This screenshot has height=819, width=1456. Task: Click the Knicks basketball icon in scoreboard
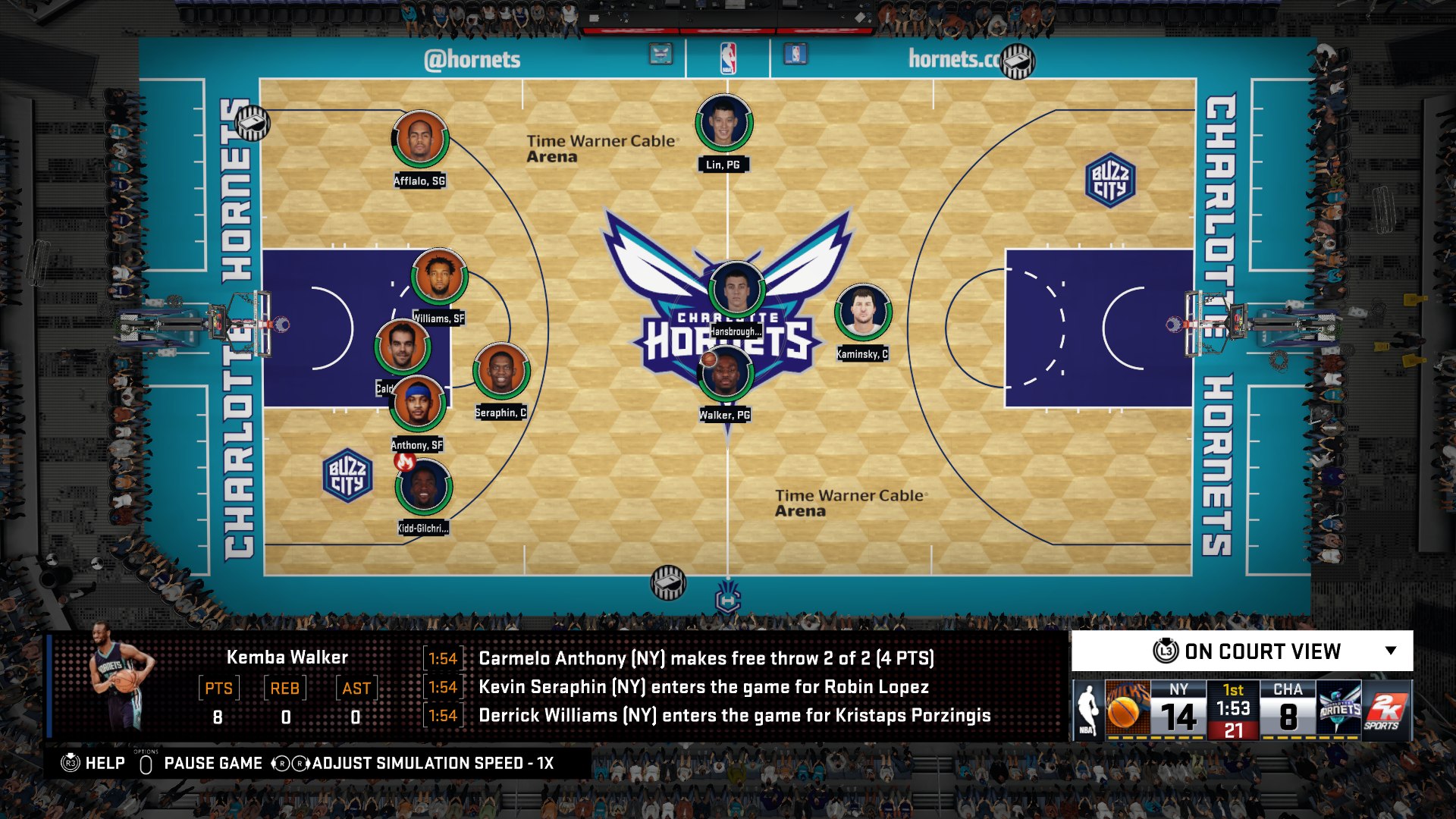coord(1128,709)
